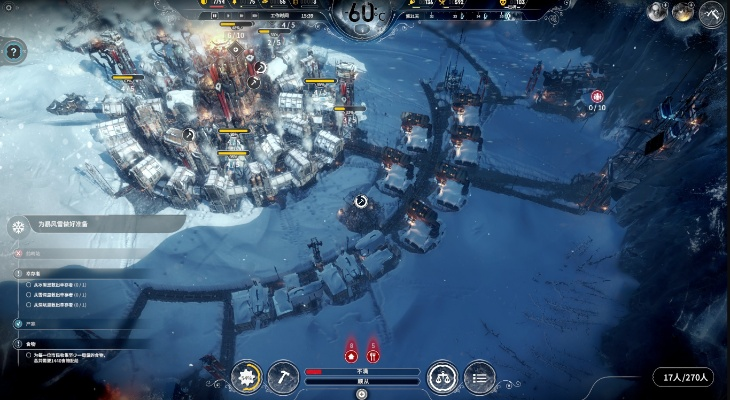
Task: Click the help question mark button
Action: tap(14, 50)
